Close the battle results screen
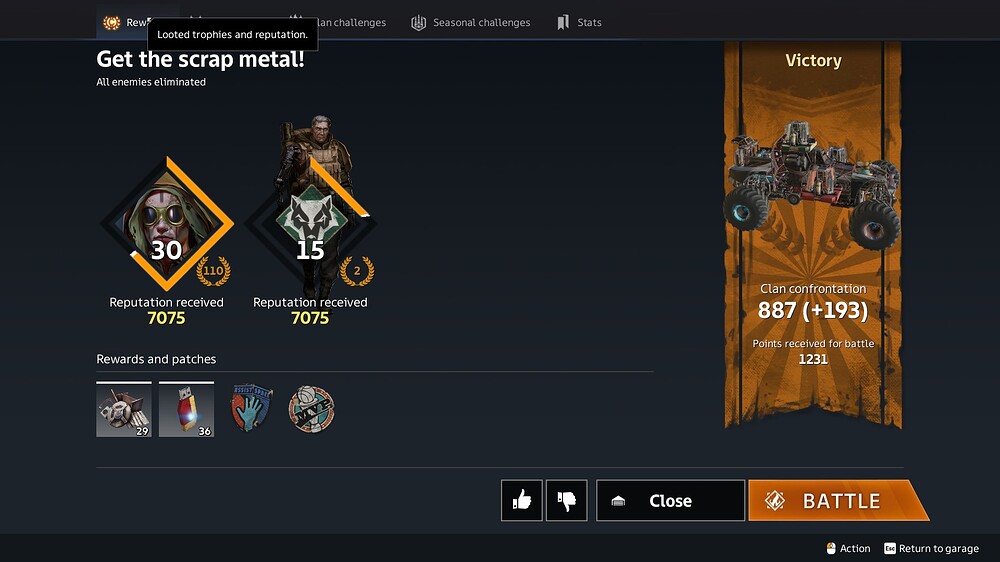The height and width of the screenshot is (562, 1000). point(670,501)
